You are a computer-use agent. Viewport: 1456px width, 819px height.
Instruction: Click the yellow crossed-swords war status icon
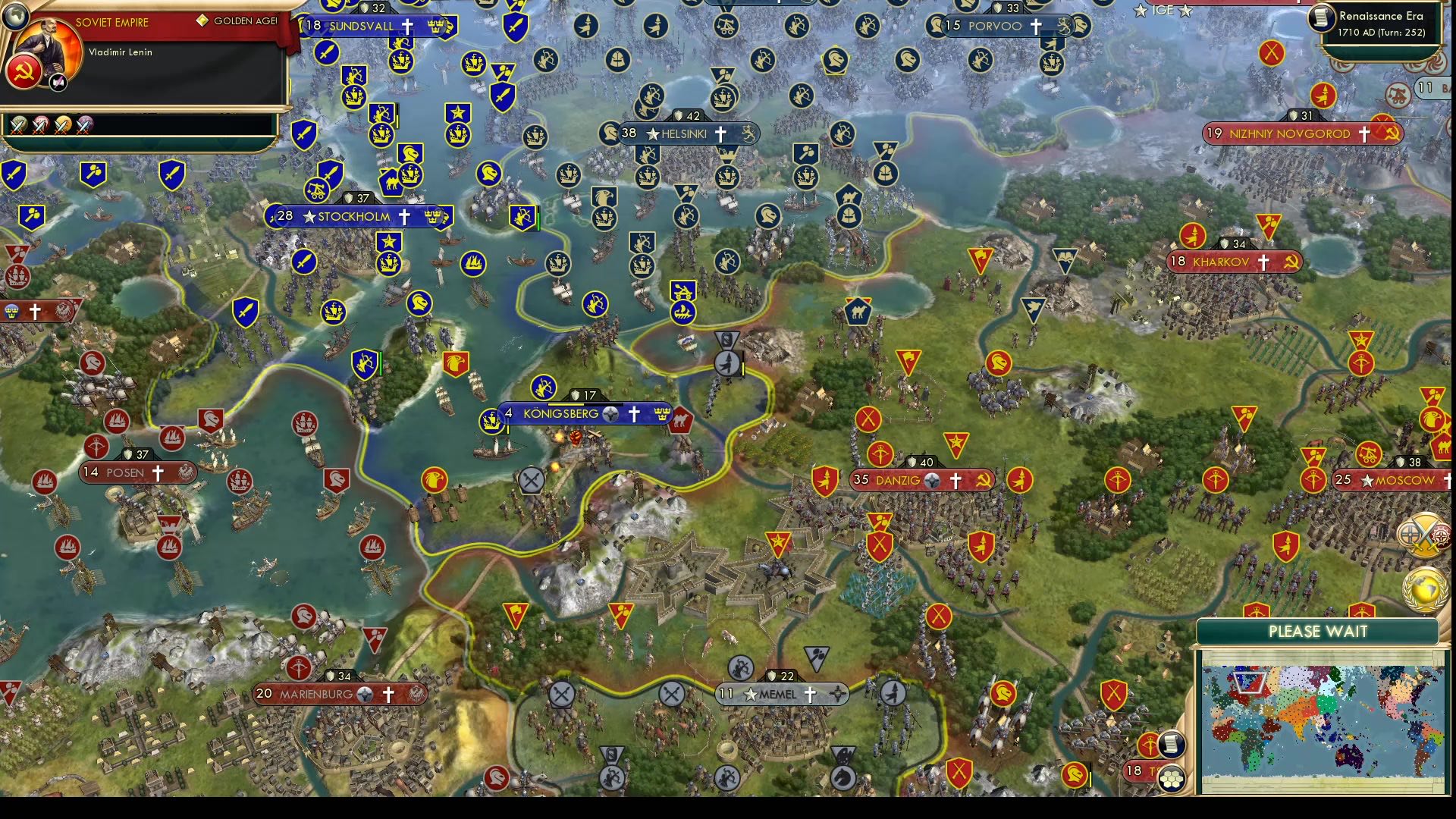tap(61, 126)
